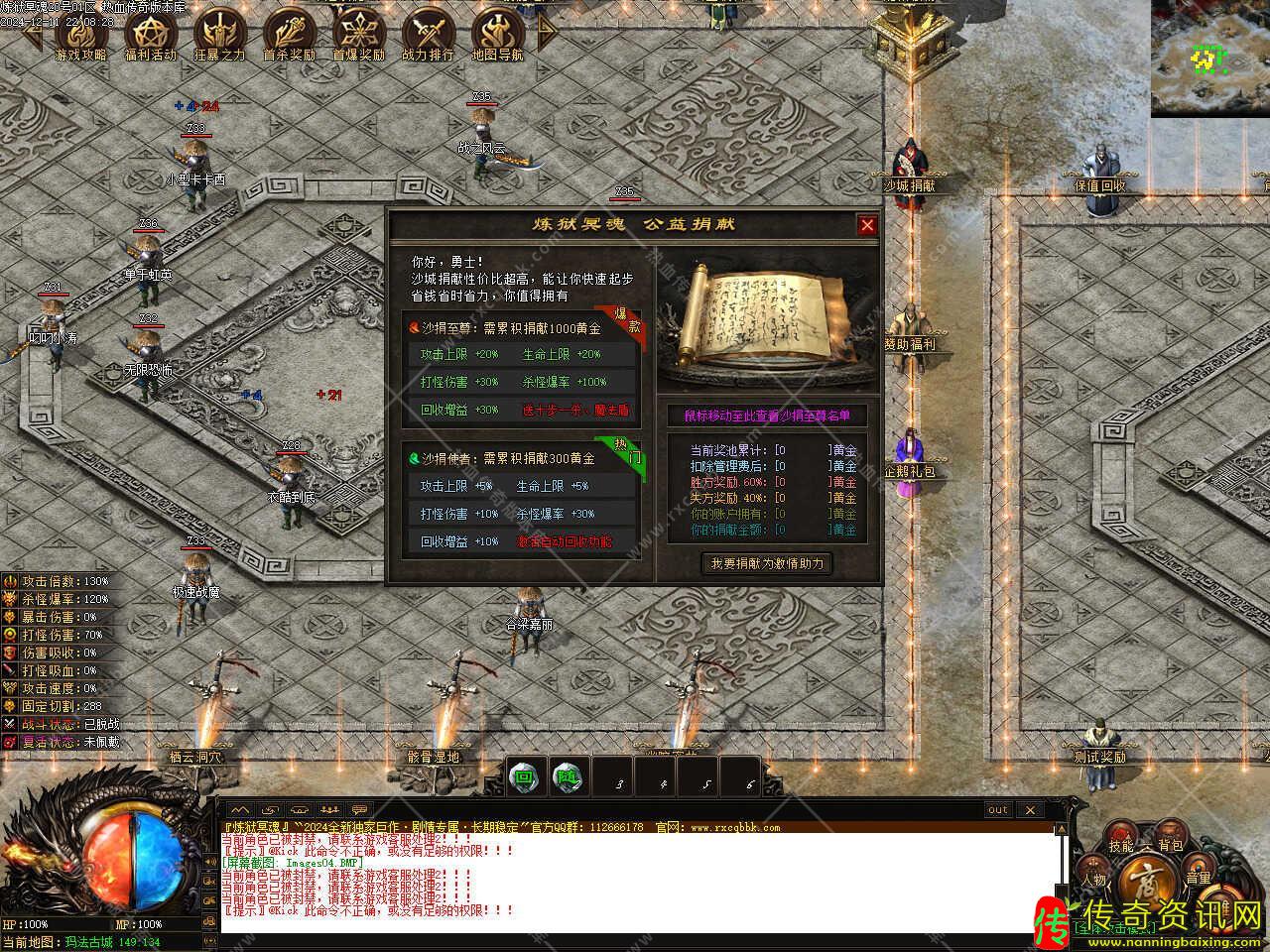The image size is (1270, 952).
Task: Show the 战力排行 power ranking
Action: coord(428,36)
